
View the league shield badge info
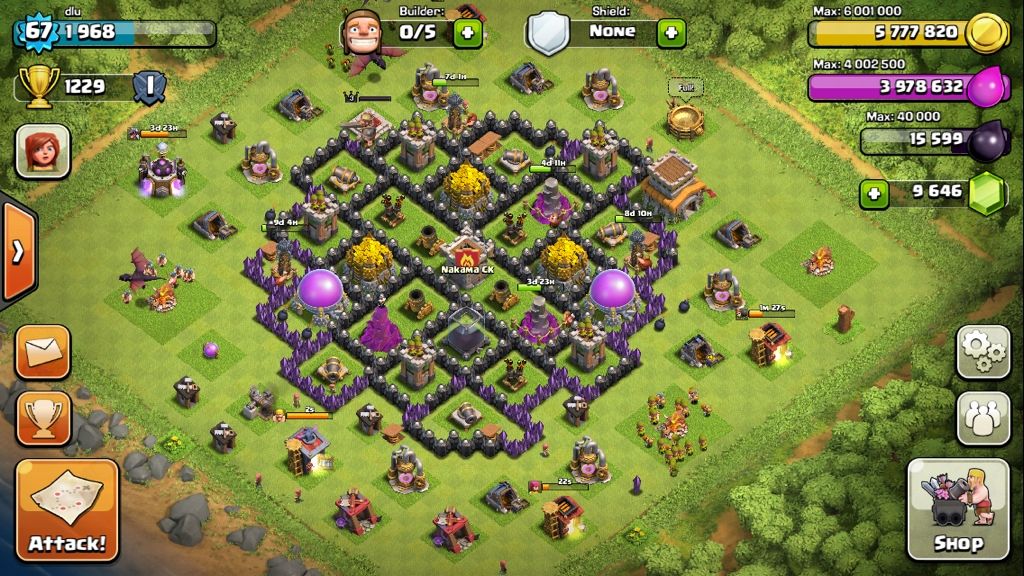pyautogui.click(x=150, y=87)
